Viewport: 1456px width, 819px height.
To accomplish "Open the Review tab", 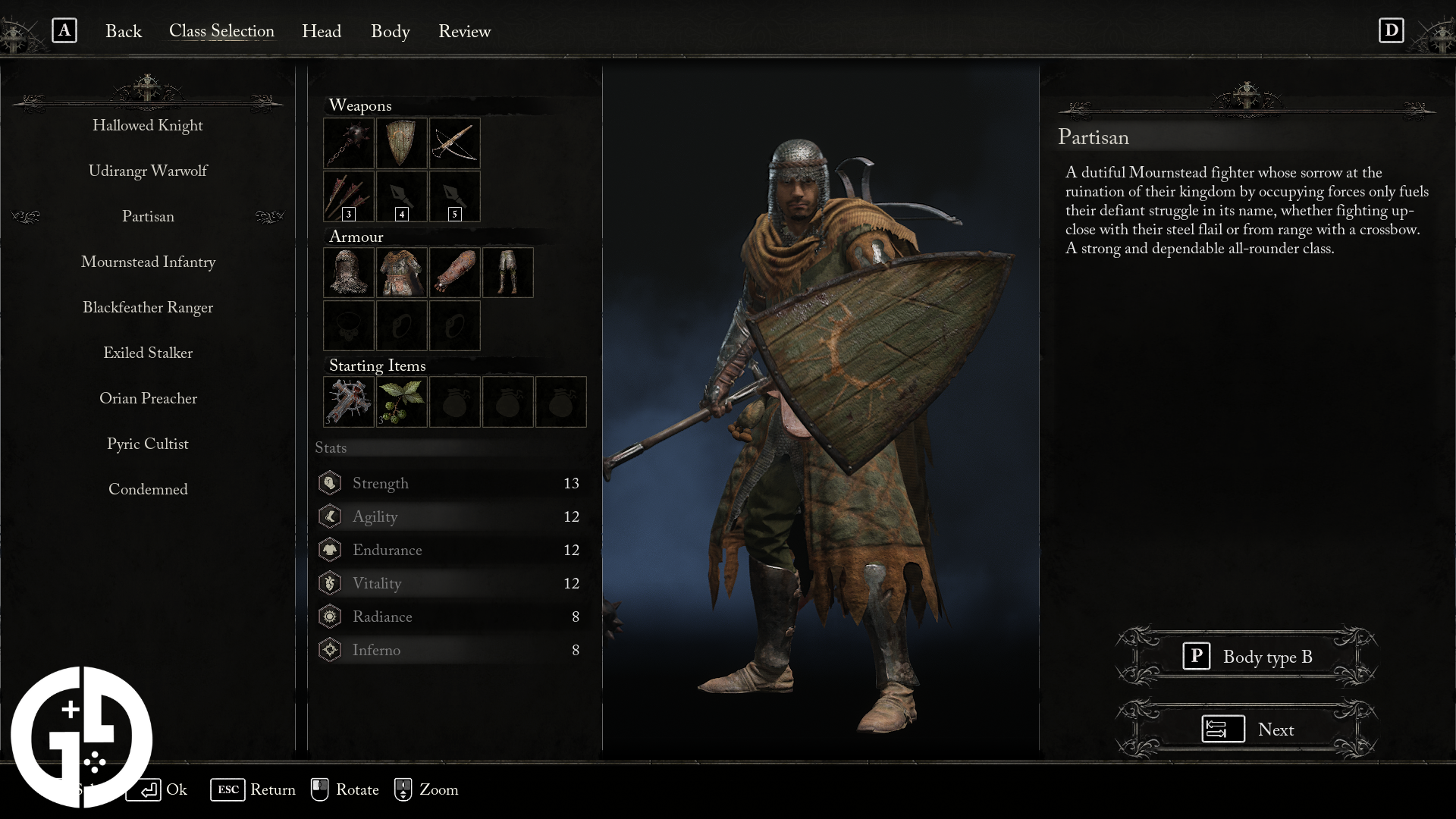I will pos(464,32).
